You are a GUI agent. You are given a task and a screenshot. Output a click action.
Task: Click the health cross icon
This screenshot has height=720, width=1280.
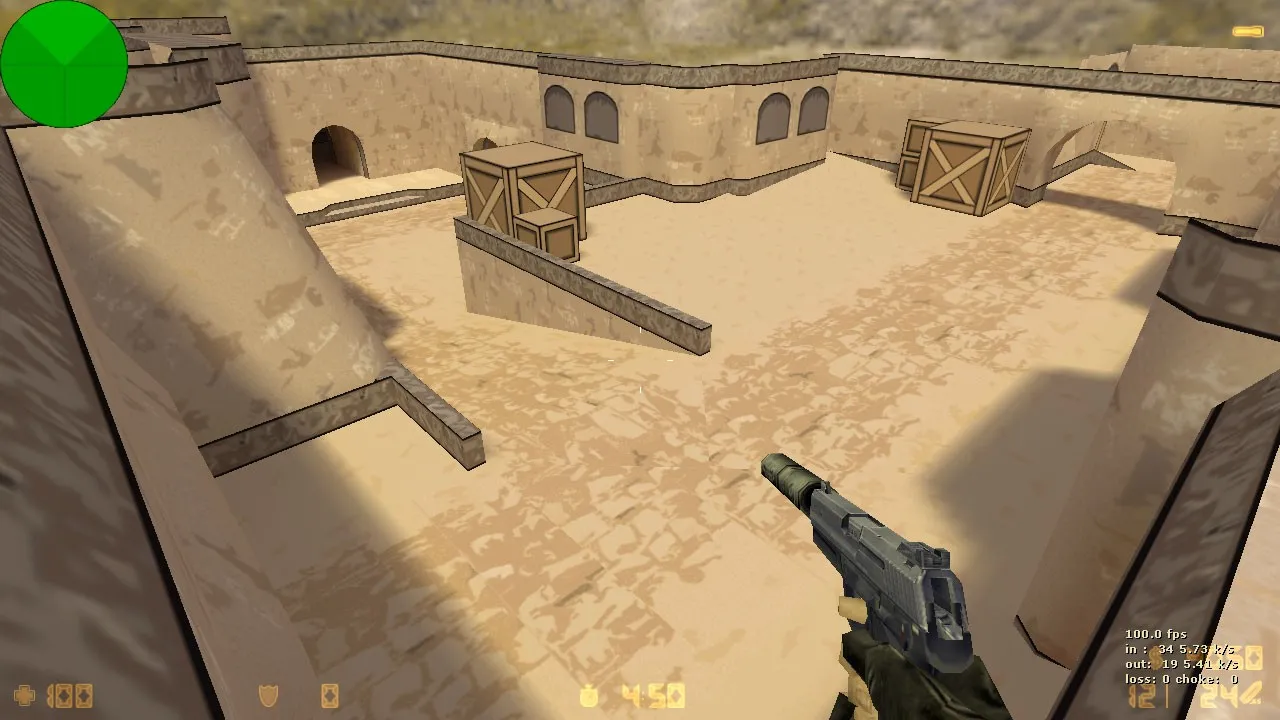point(23,695)
